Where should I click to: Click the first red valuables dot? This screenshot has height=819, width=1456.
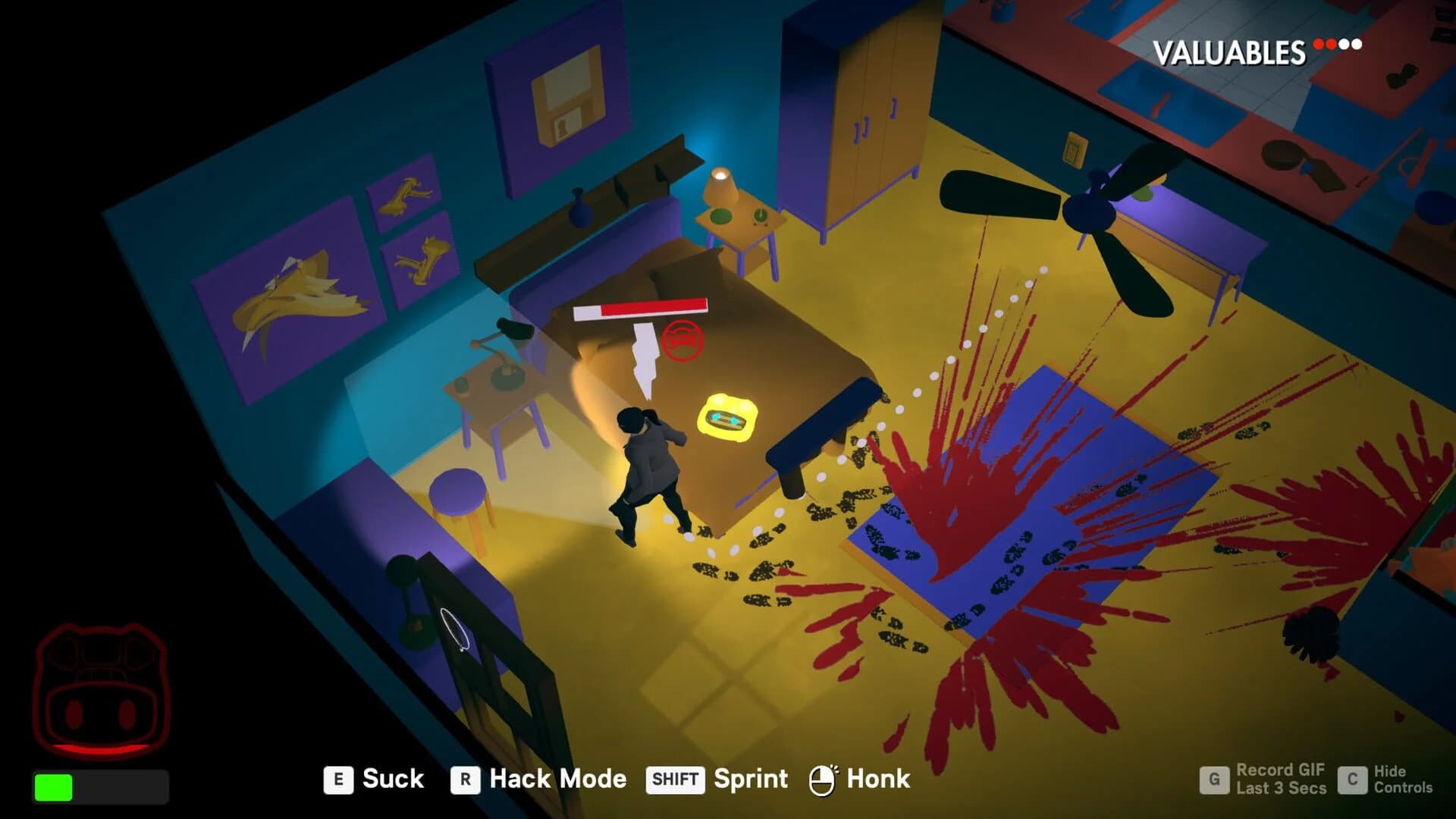1318,44
